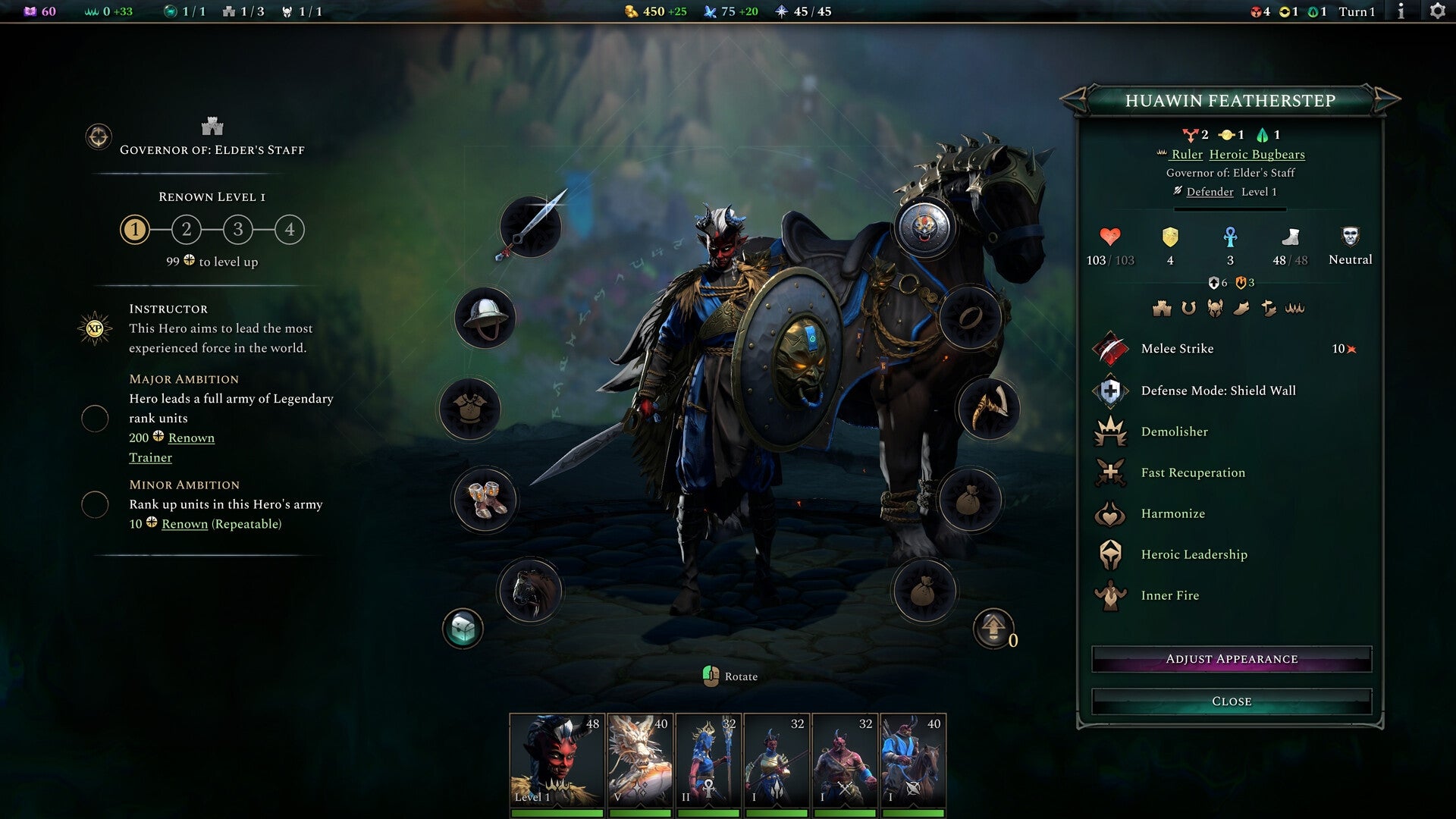Open the Ruler trait link
Image resolution: width=1456 pixels, height=819 pixels.
pyautogui.click(x=1188, y=154)
